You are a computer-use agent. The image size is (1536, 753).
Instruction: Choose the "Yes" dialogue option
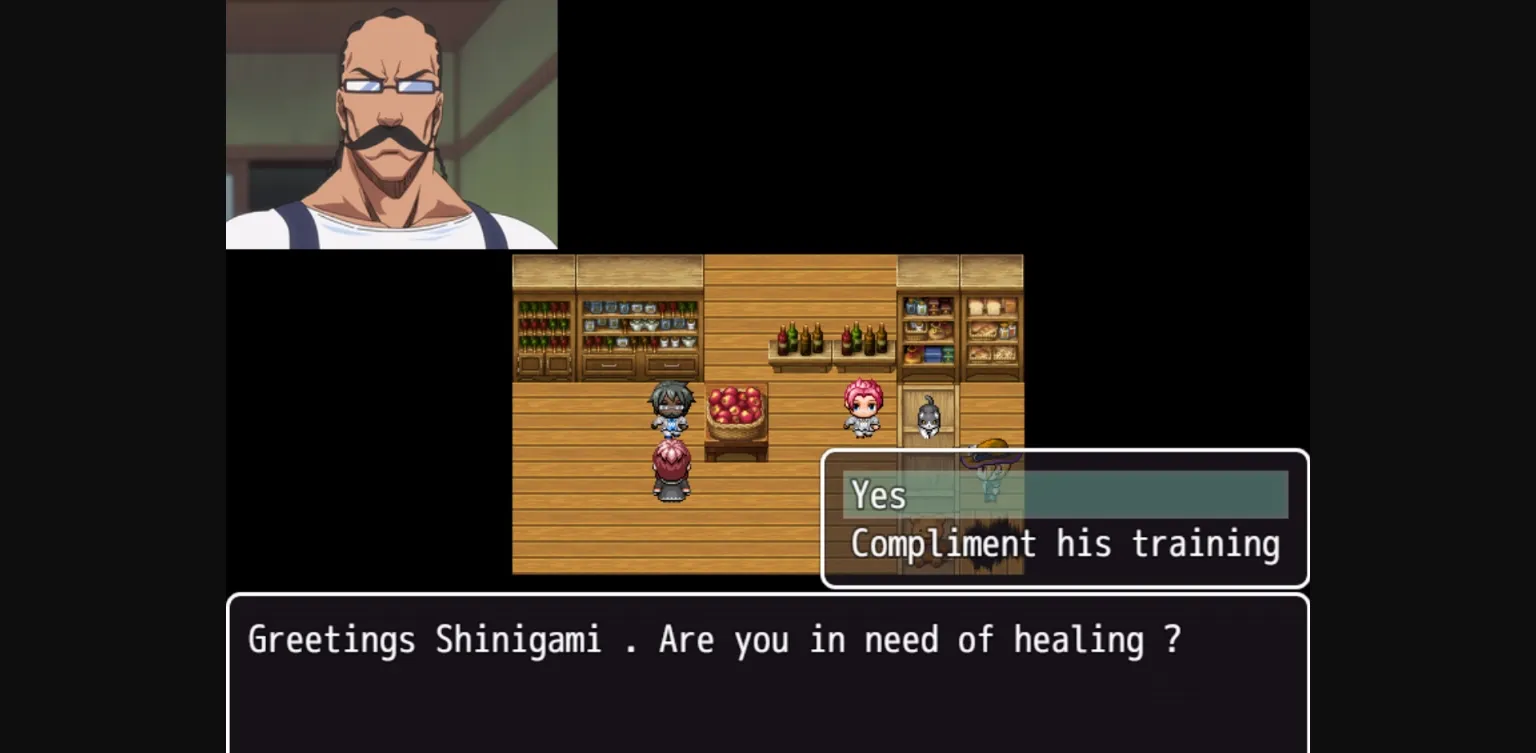coord(1064,495)
